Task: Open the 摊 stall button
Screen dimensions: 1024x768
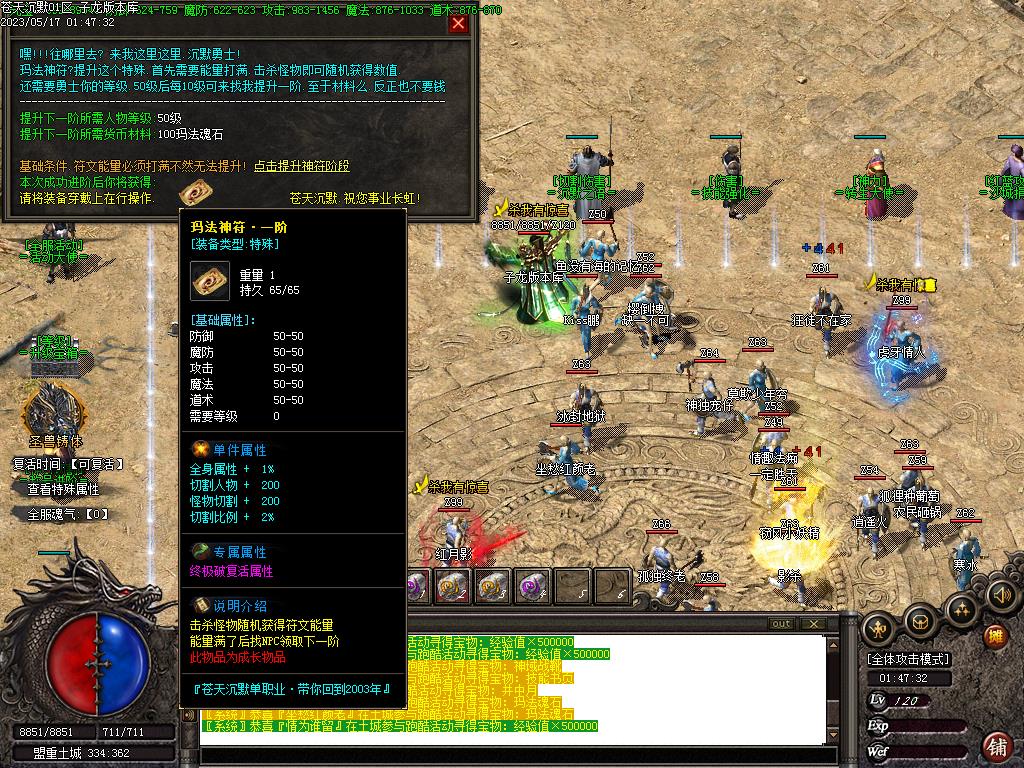Action: tap(995, 636)
